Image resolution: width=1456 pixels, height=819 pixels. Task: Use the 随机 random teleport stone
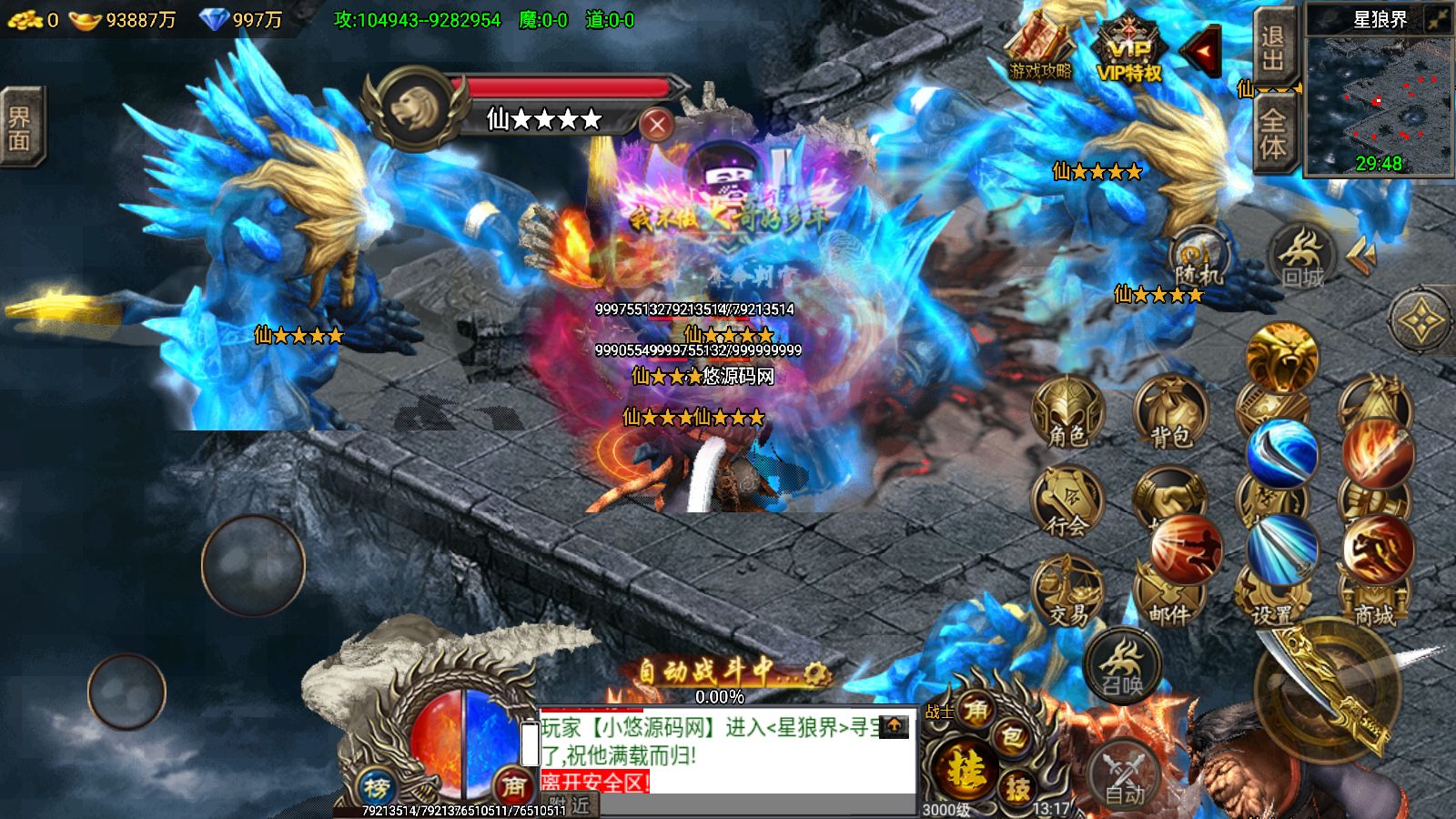tap(1198, 259)
